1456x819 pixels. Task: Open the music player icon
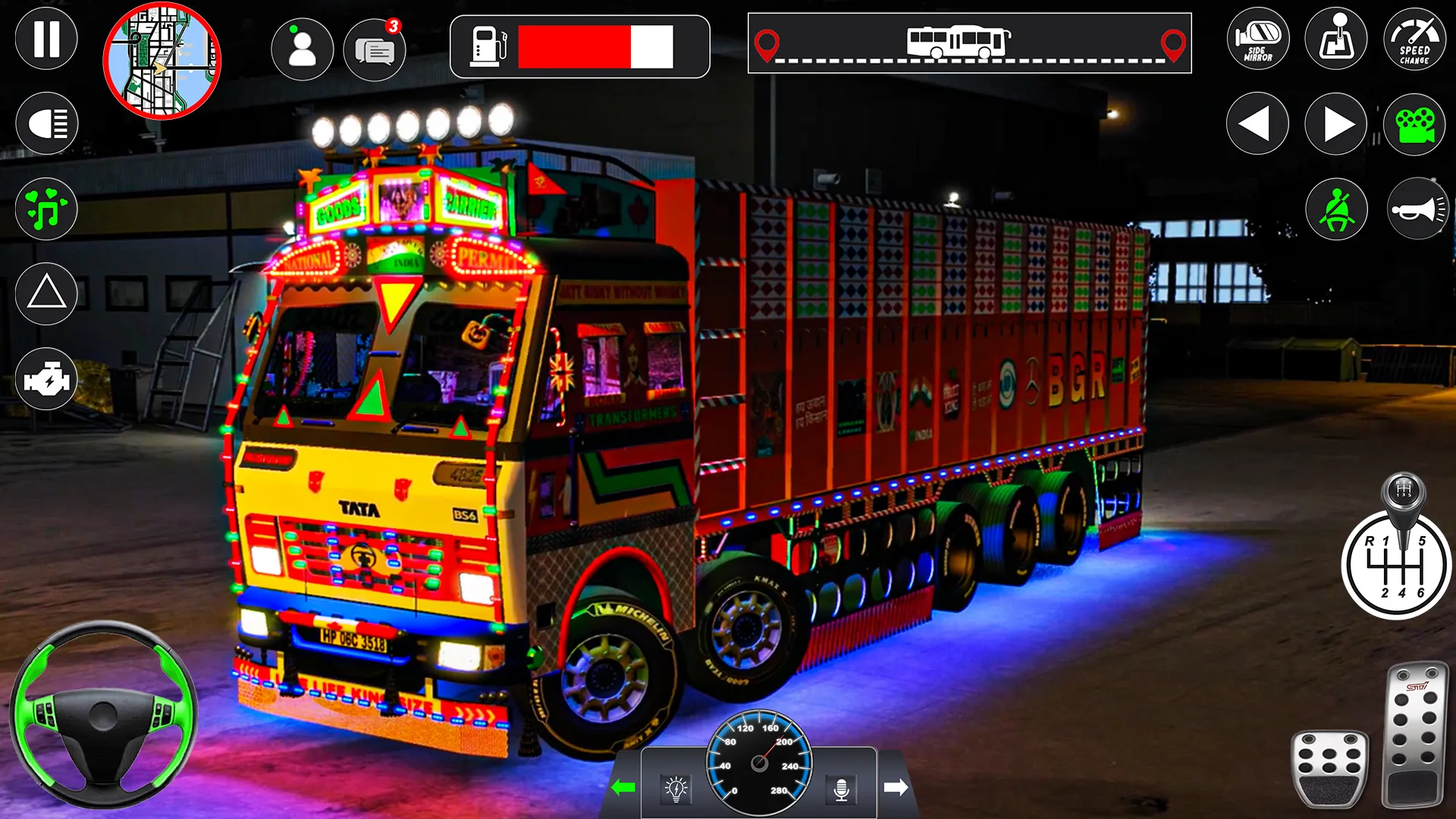[45, 209]
